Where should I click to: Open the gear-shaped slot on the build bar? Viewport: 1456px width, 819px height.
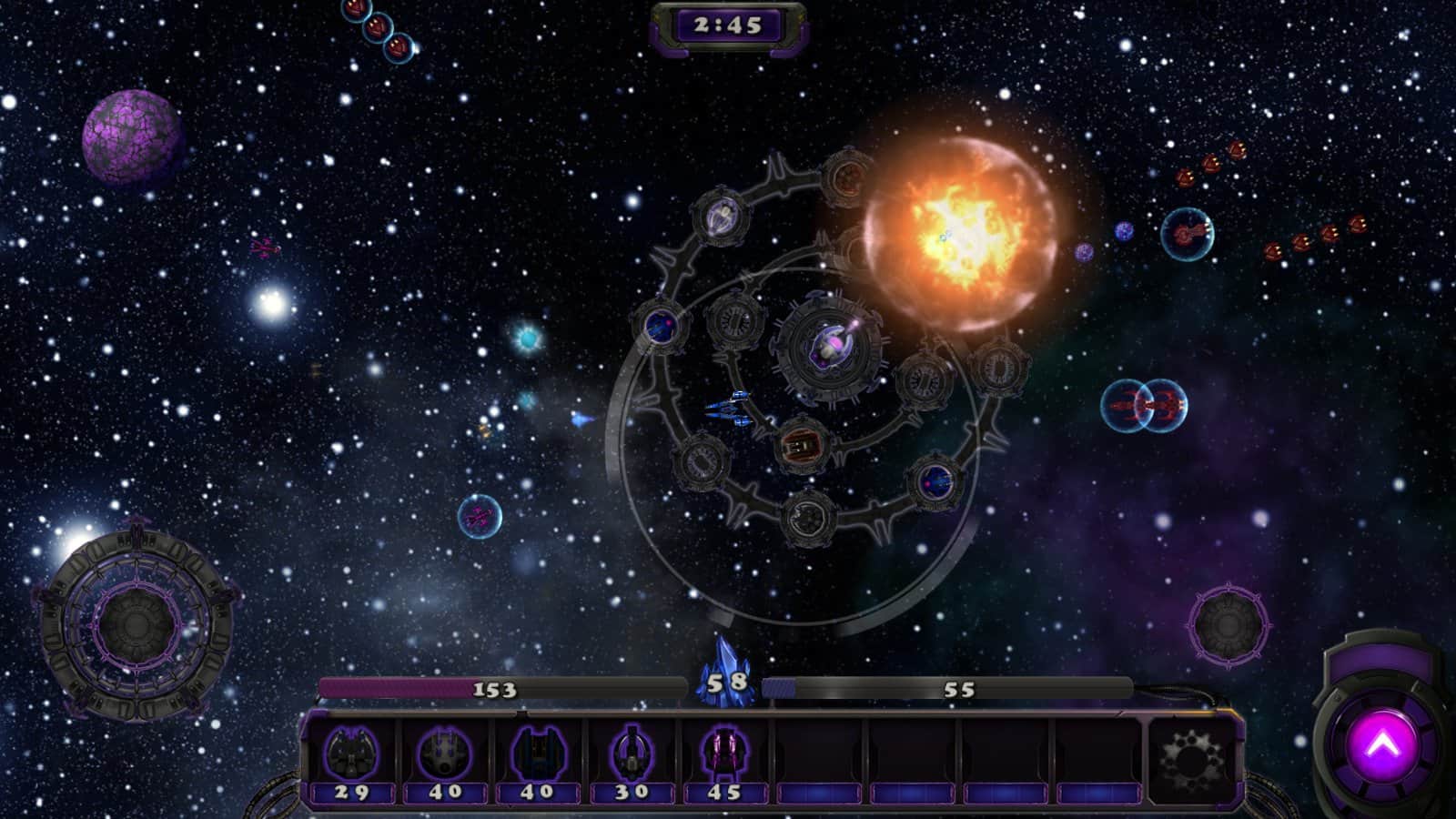click(1191, 757)
